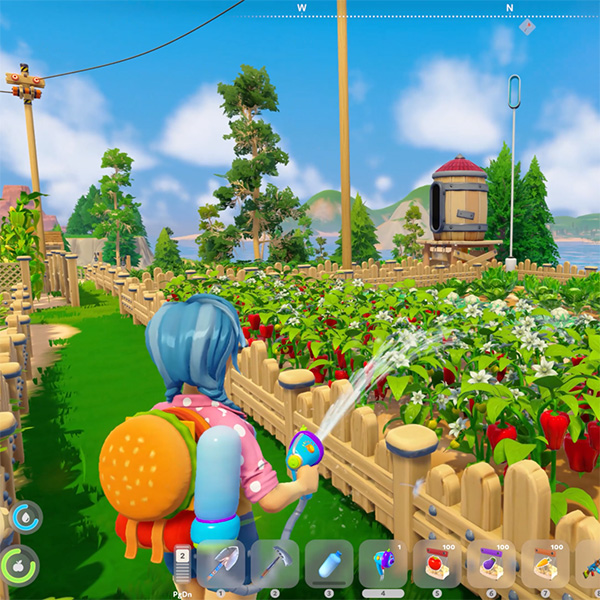
Task: Choose the seed packet in hotbar slot 7
Action: 545,564
